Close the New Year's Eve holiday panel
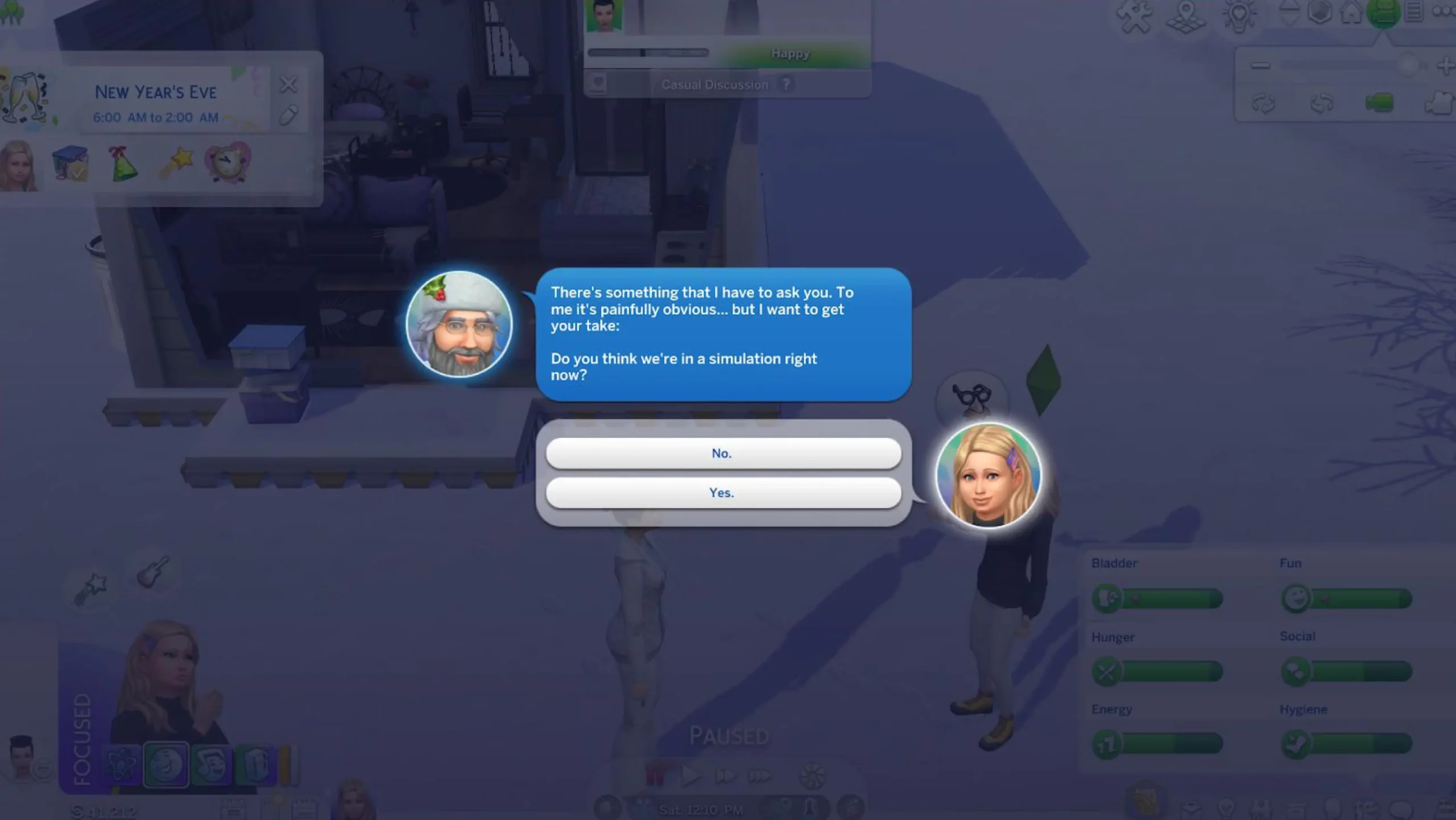This screenshot has width=1456, height=820. click(288, 85)
